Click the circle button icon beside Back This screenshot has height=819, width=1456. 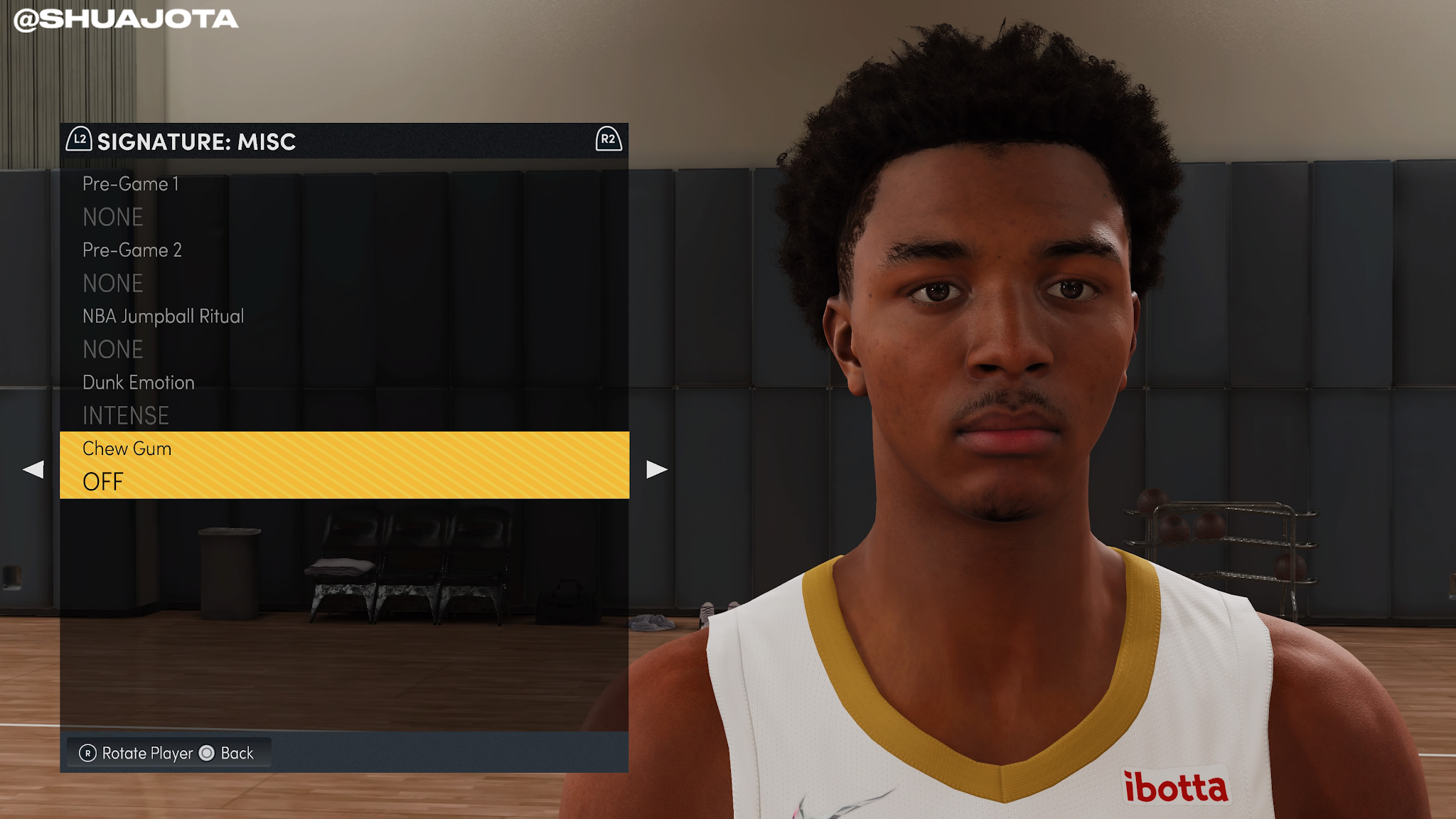207,752
